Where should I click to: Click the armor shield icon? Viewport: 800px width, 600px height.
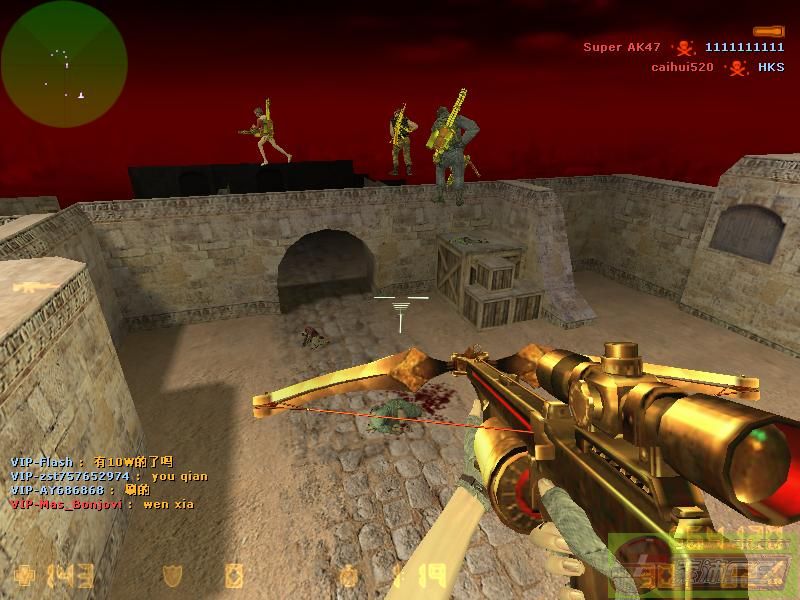(x=173, y=575)
